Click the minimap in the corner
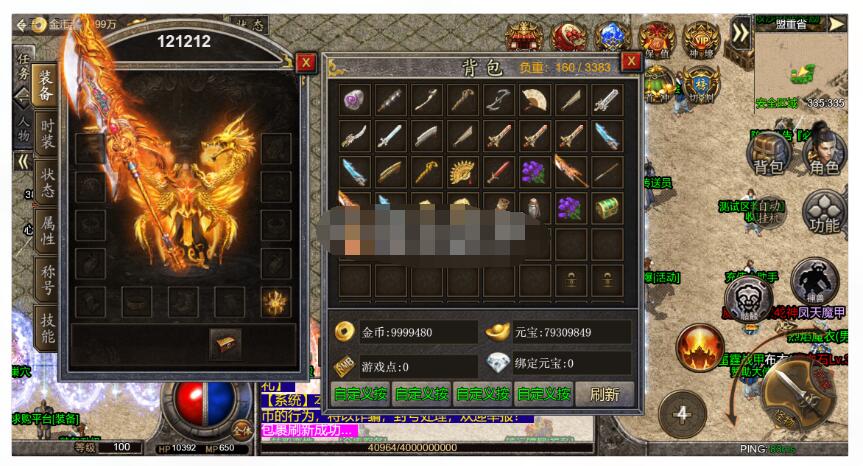 pos(799,65)
